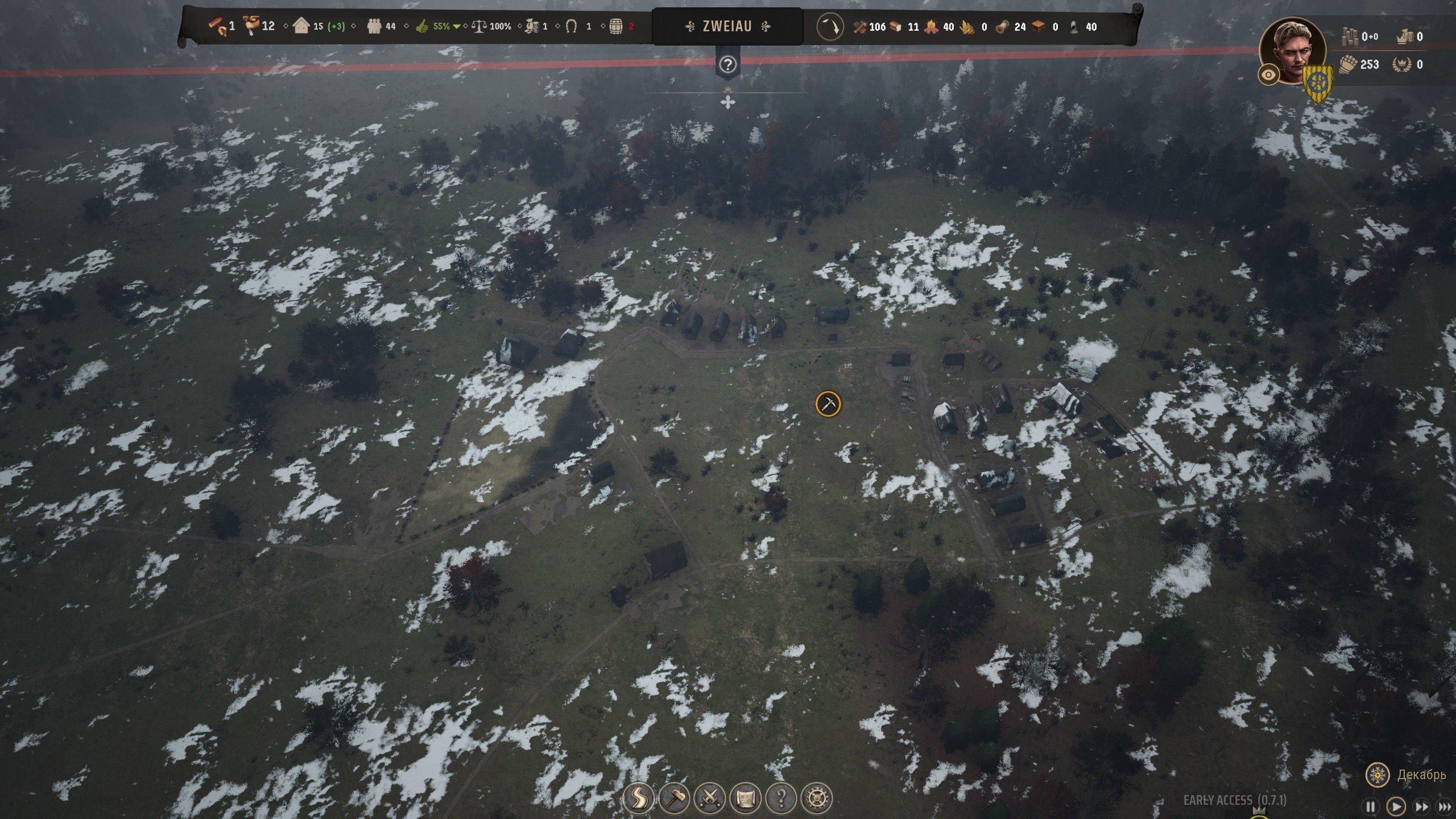Toggle the eye icon beside the portrait
Viewport: 1456px width, 819px height.
coord(1268,75)
